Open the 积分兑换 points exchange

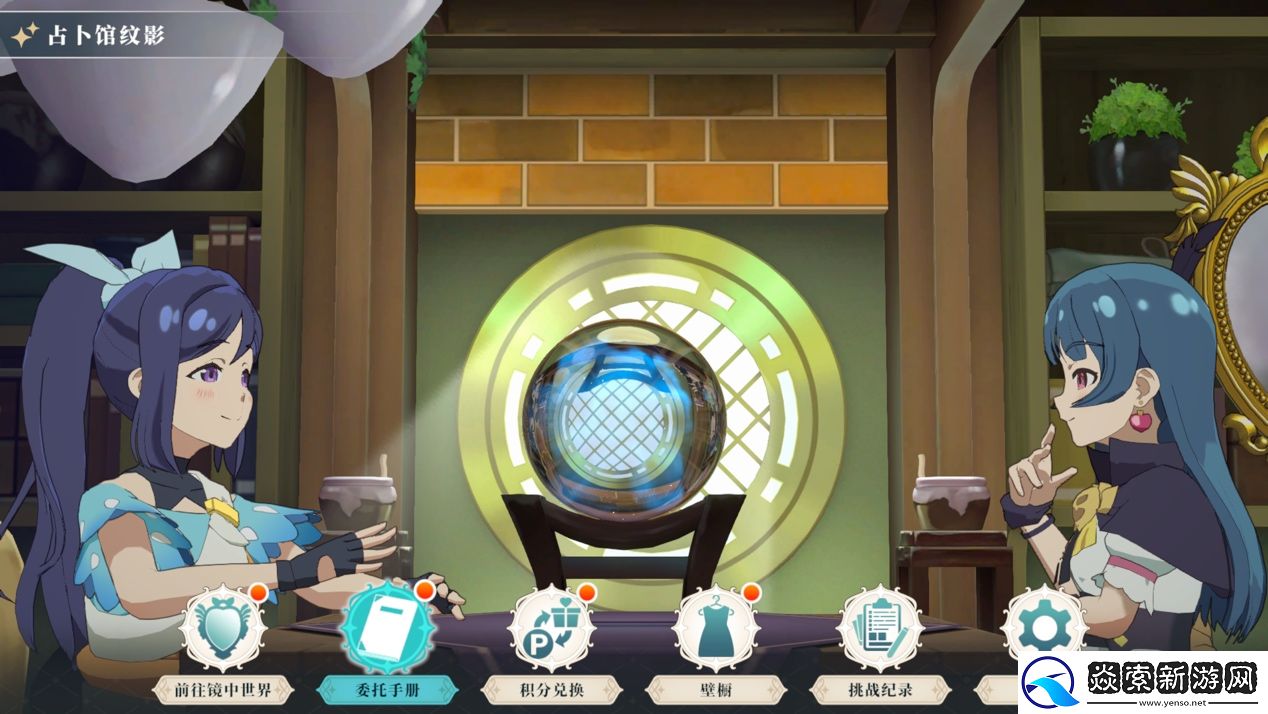pyautogui.click(x=551, y=630)
